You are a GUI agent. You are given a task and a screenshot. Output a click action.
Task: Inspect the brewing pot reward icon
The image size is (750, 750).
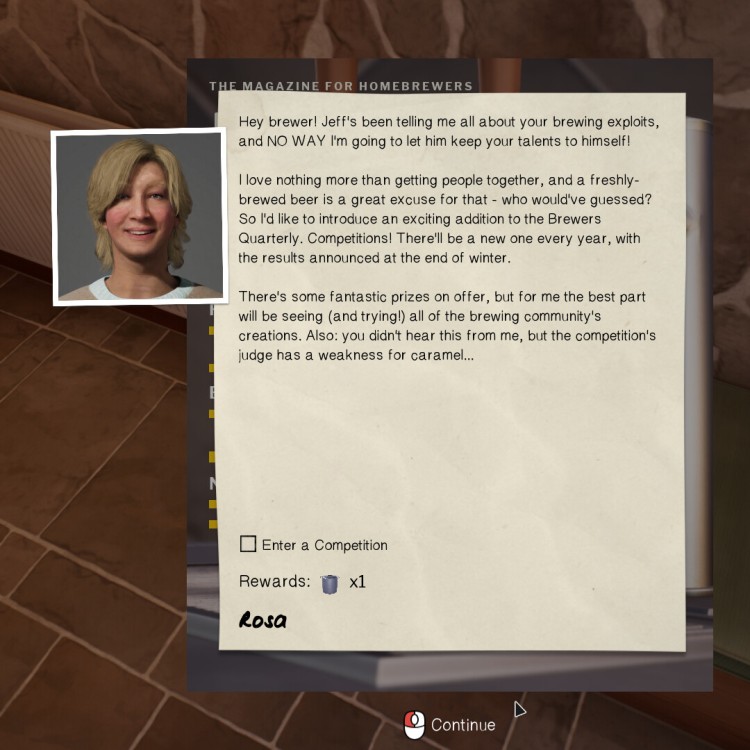pos(330,583)
